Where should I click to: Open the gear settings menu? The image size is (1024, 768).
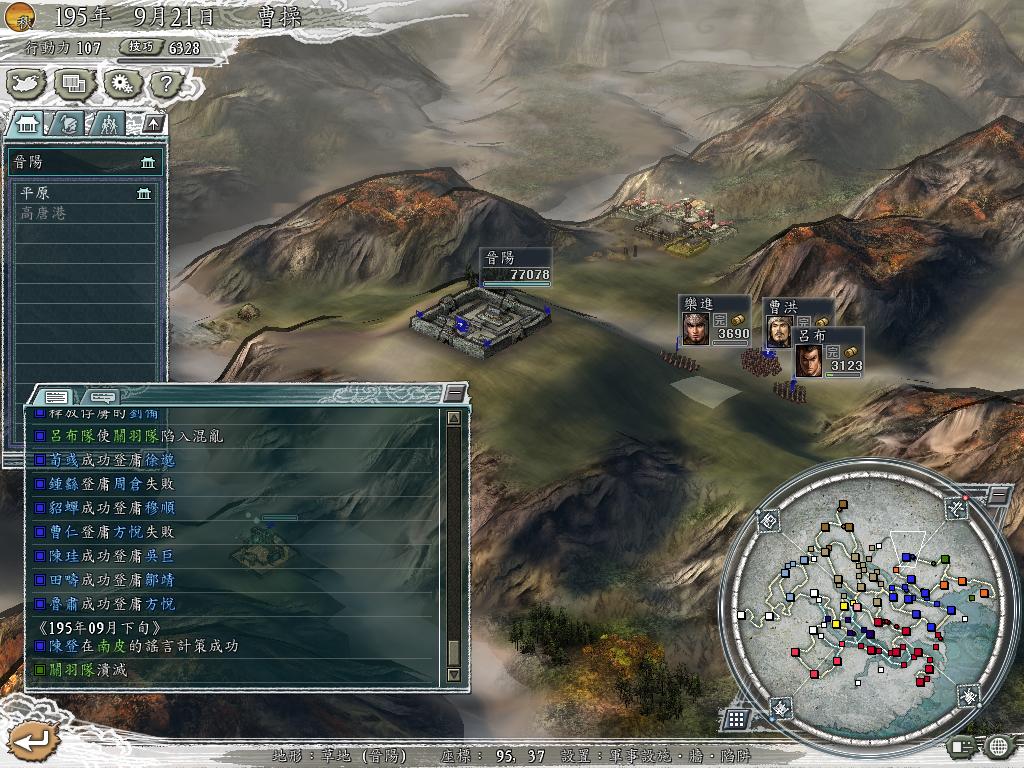(120, 84)
